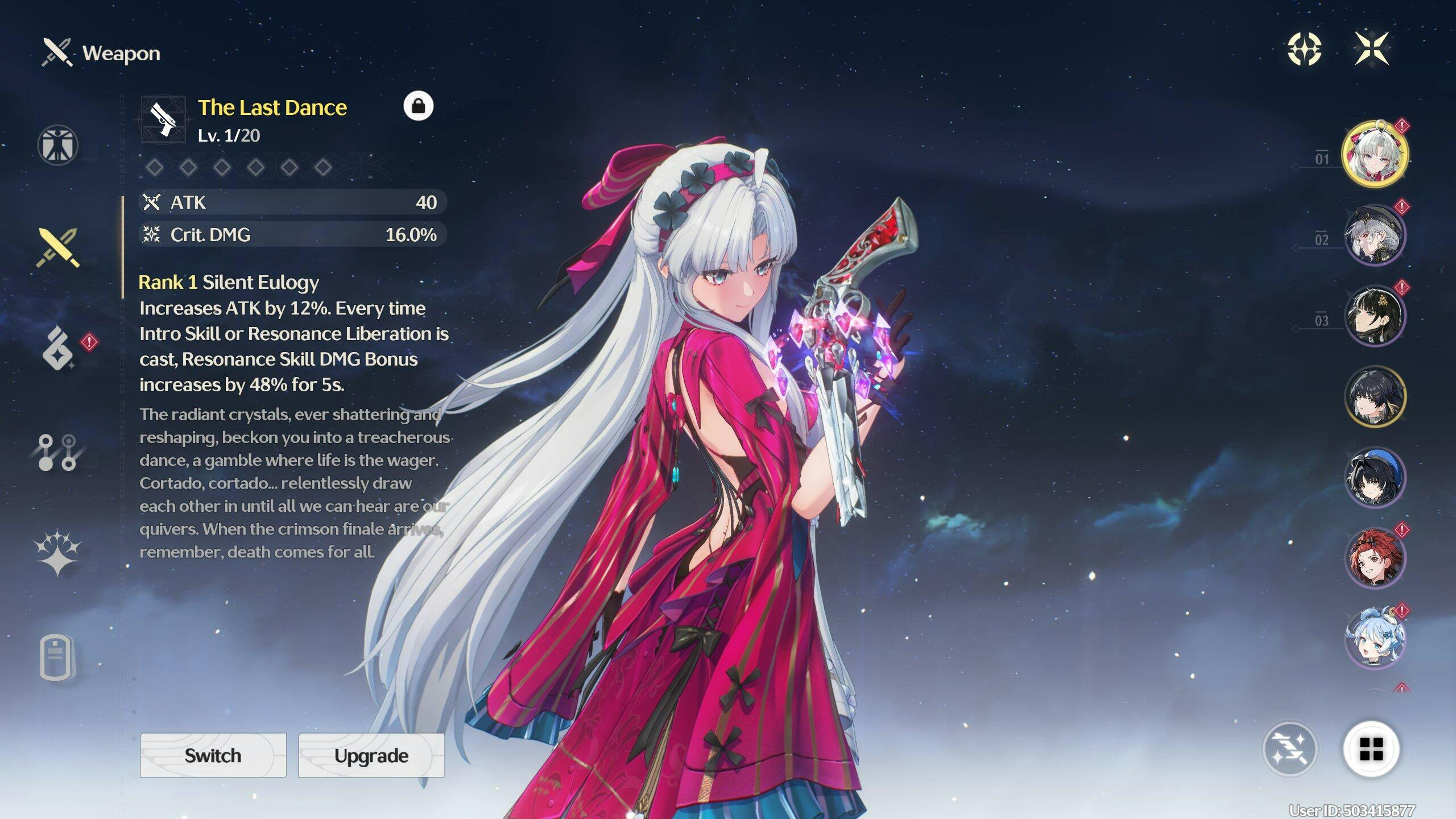Open the Switch weapon menu

213,755
